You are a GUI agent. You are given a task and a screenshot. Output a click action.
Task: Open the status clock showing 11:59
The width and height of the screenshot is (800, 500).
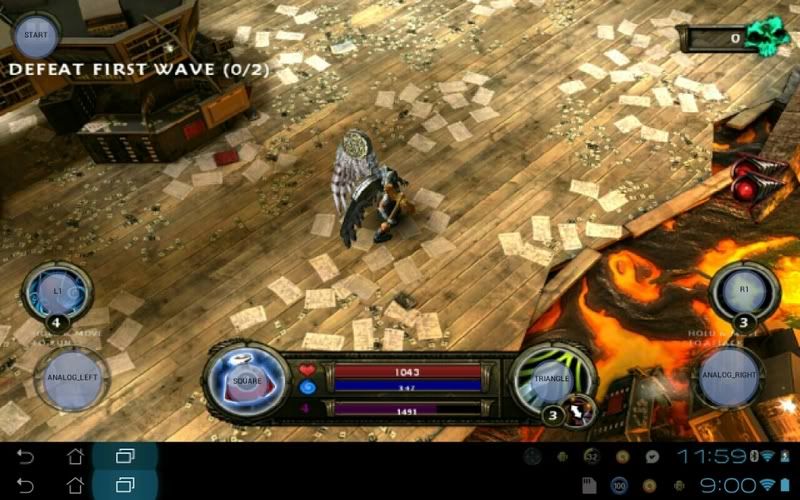coord(712,457)
